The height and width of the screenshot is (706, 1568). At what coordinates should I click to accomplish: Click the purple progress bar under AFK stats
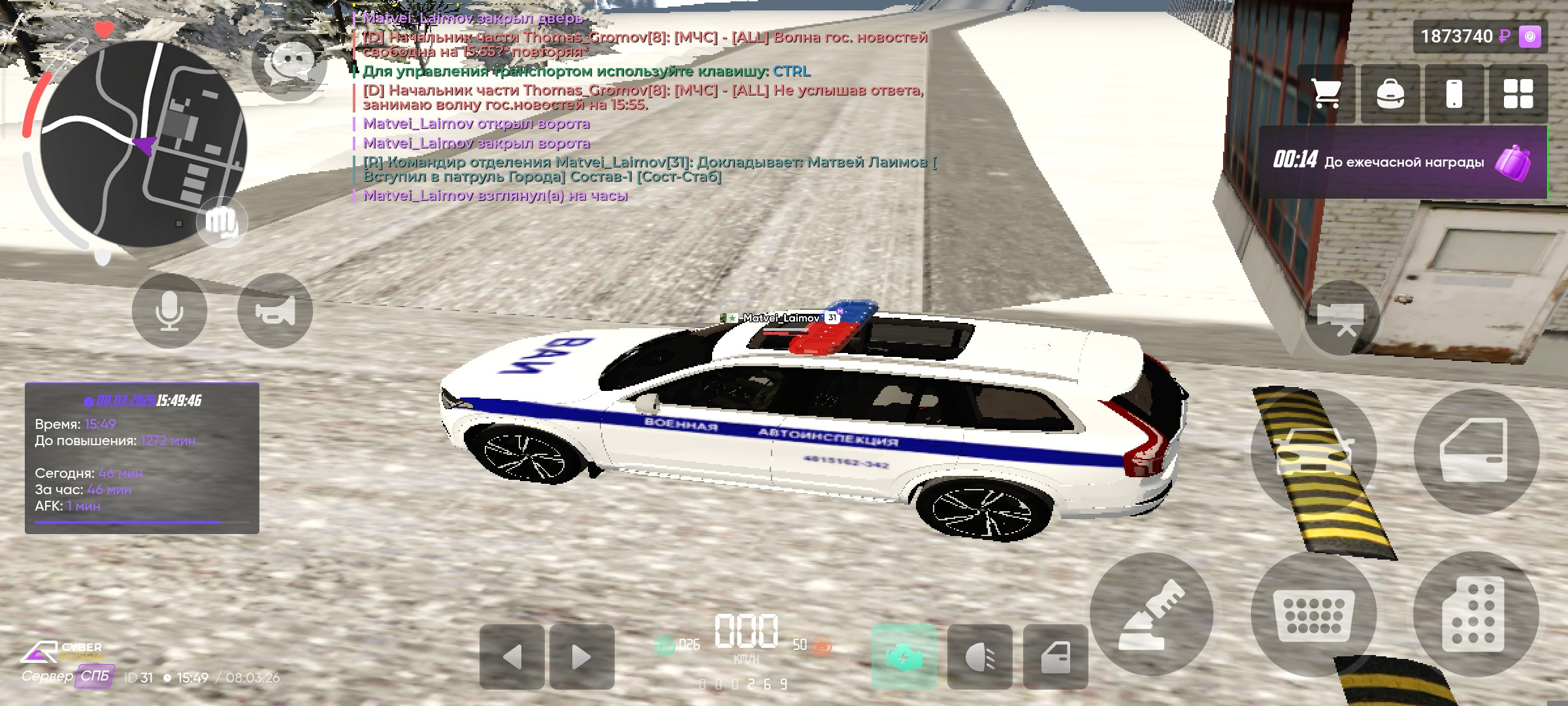coord(142,523)
